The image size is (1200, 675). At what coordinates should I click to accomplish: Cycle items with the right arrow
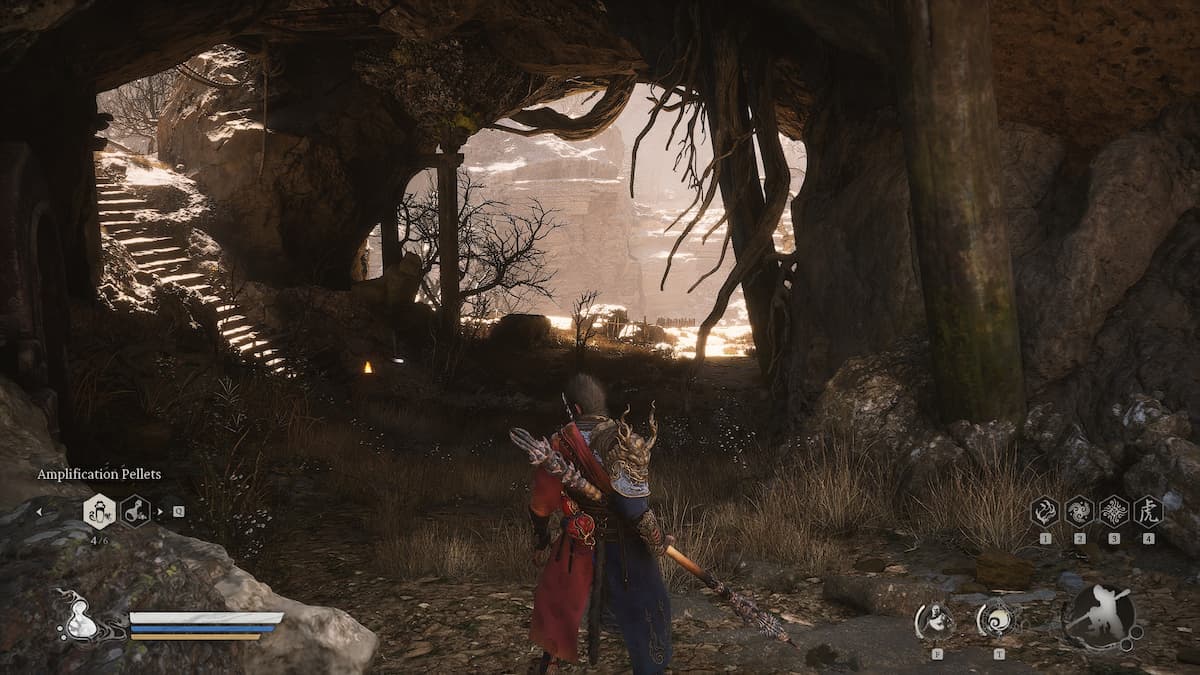[163, 512]
